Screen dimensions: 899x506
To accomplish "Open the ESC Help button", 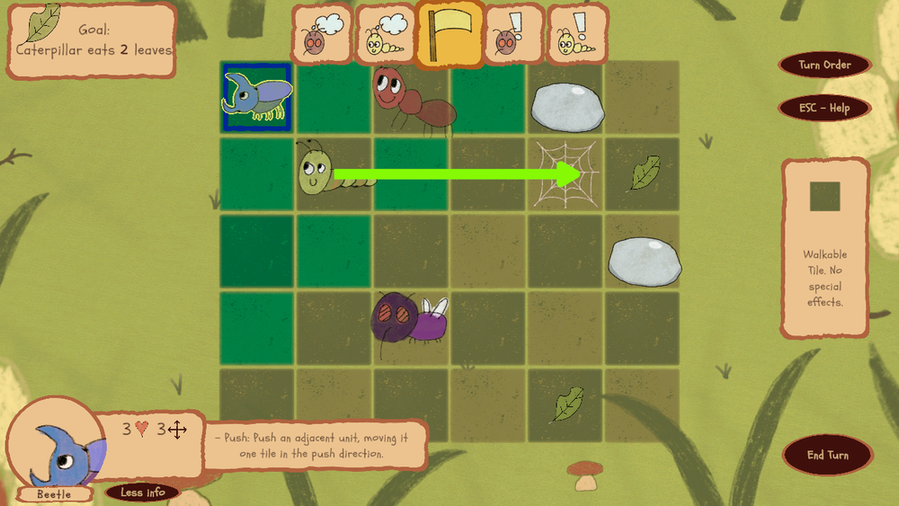I will coord(824,108).
